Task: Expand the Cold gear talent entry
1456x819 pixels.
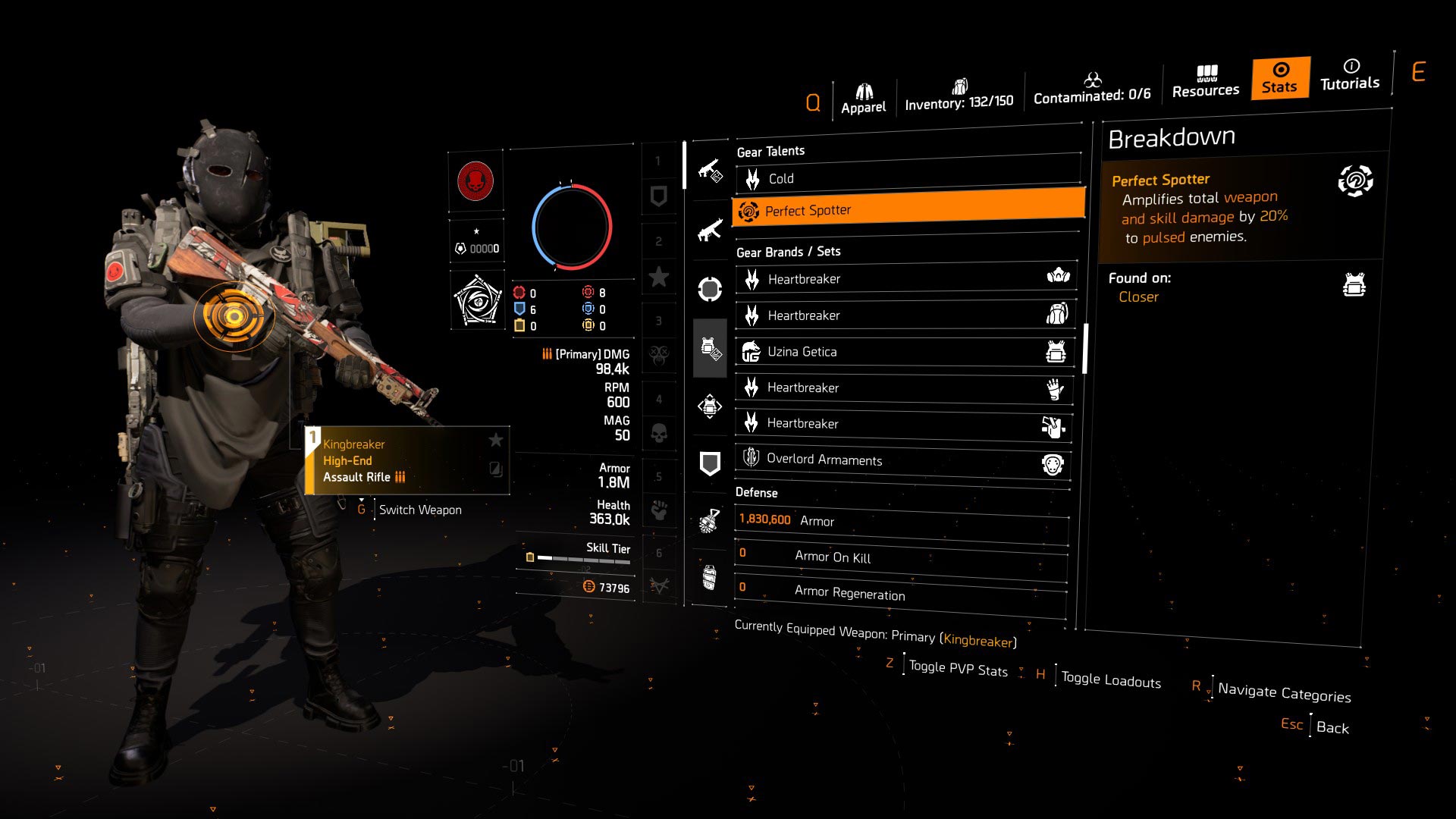Action: click(x=906, y=178)
